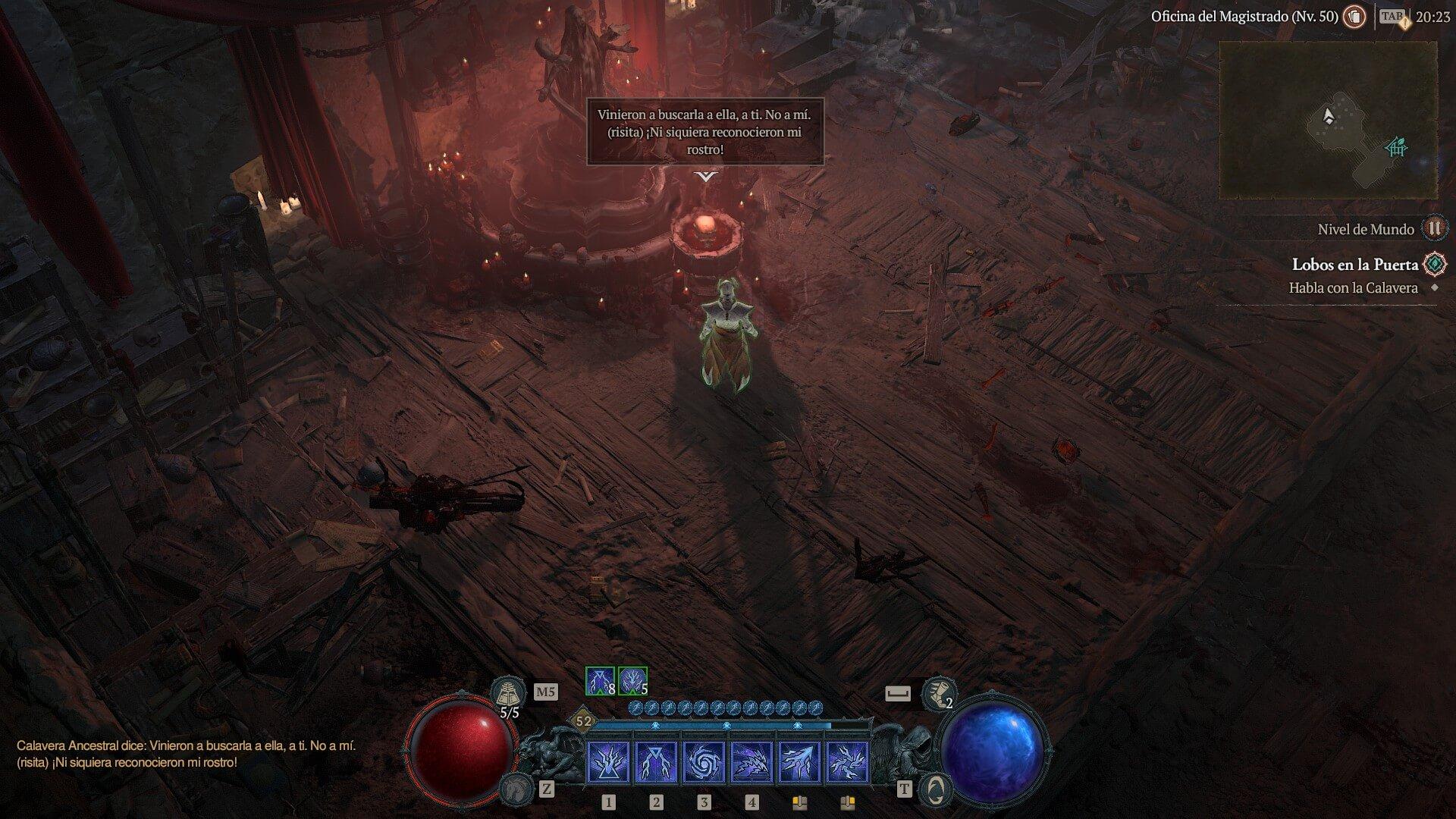Cast the lightning spear skill
Screen dimensions: 1456x819
[799, 761]
